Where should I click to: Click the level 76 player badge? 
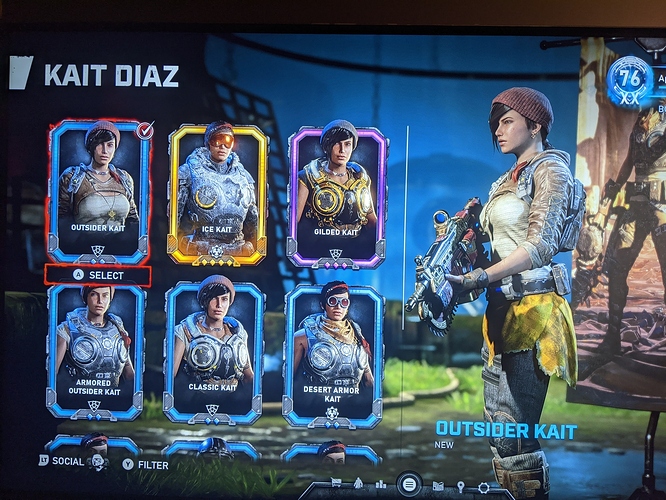click(629, 81)
